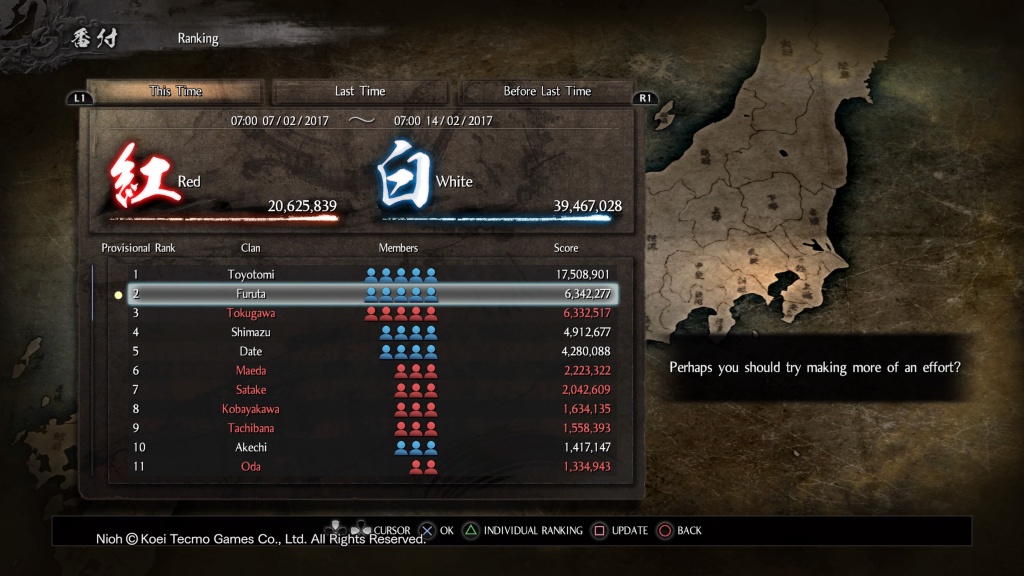Choose the Maeda clan row
The image size is (1024, 576).
[370, 370]
